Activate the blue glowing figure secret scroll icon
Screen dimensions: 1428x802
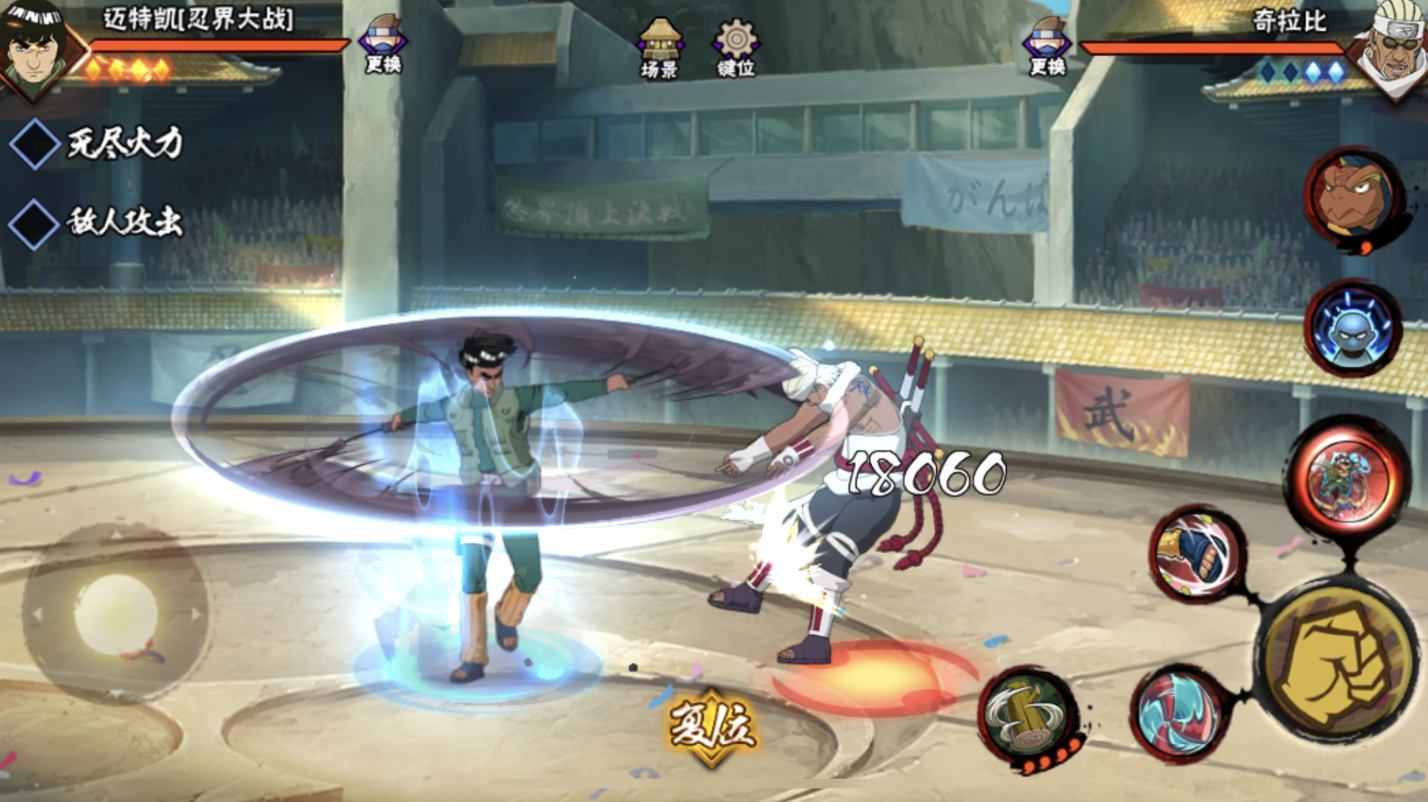1352,328
